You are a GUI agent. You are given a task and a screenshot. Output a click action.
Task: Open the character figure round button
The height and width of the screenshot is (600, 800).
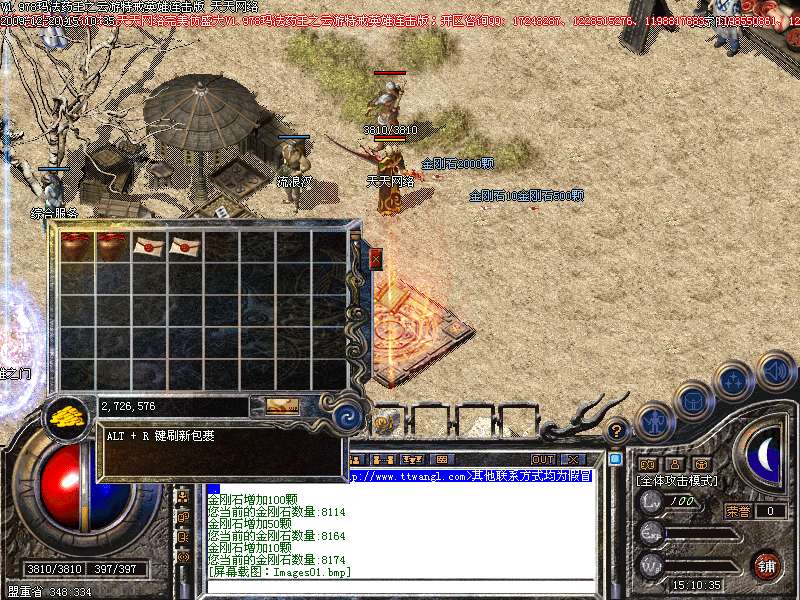(x=655, y=420)
